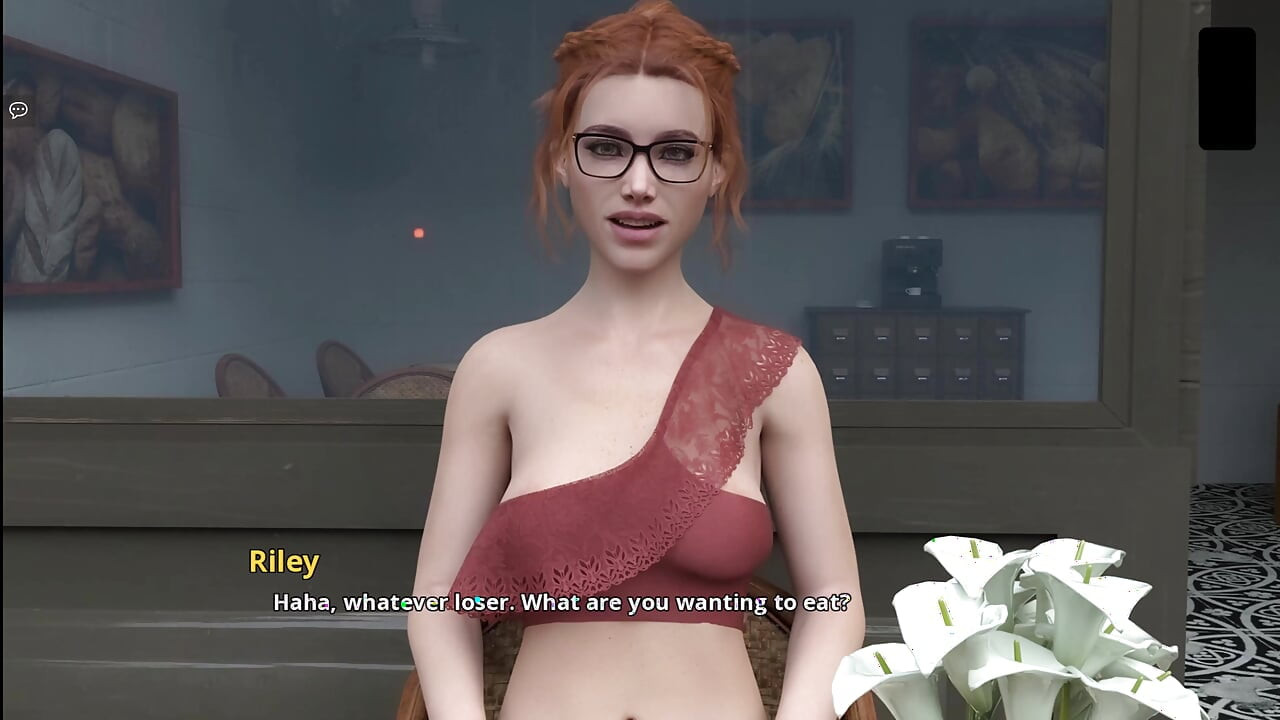Click Riley to continue talking

[x=635, y=170]
